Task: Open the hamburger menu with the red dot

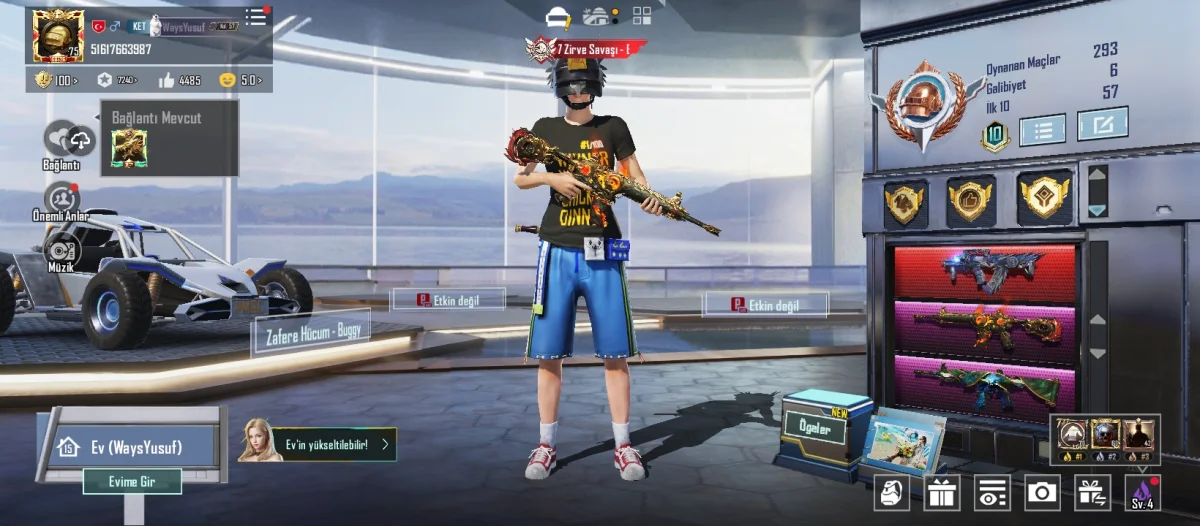Action: click(257, 16)
